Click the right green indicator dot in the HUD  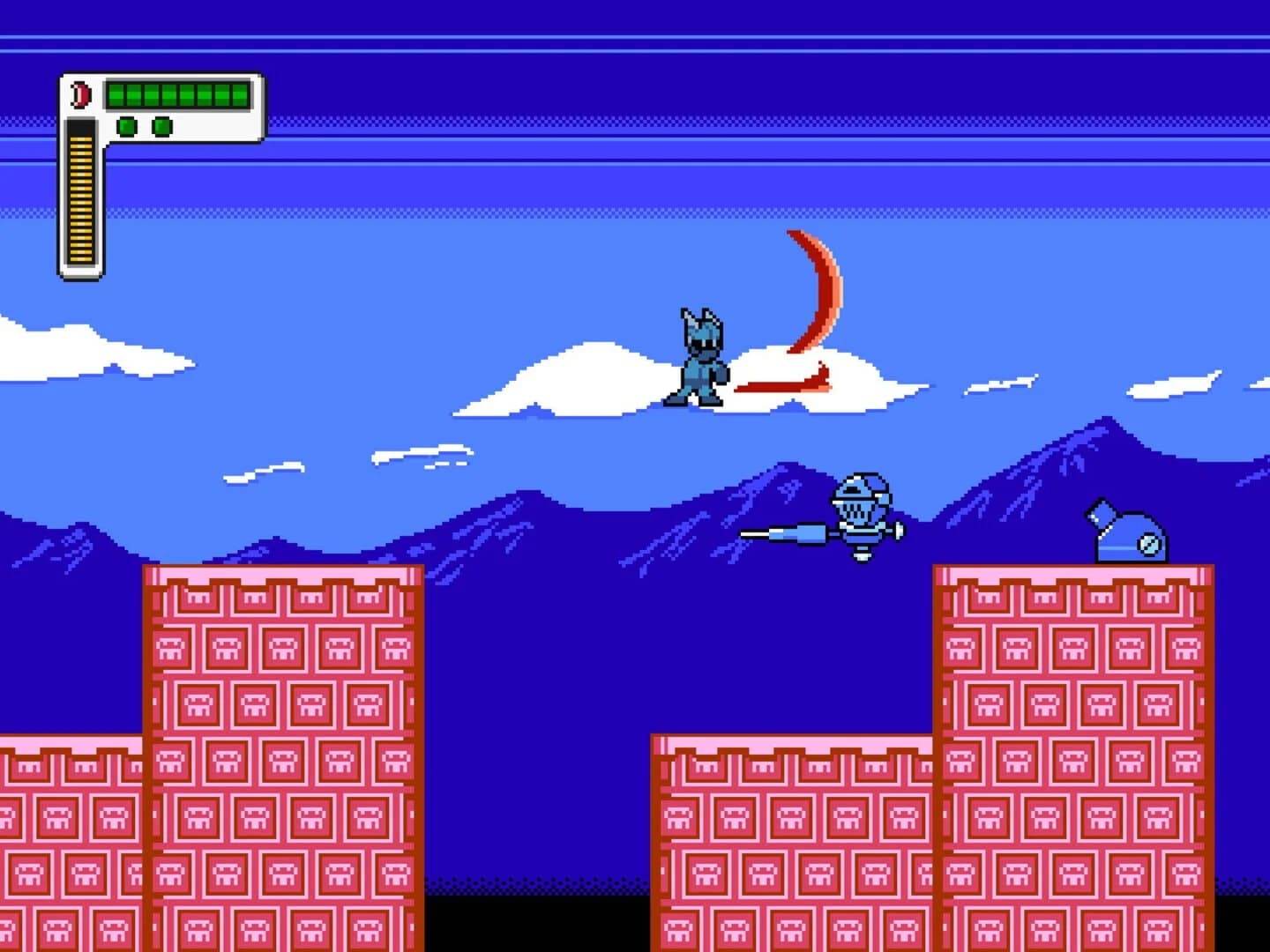coord(163,125)
